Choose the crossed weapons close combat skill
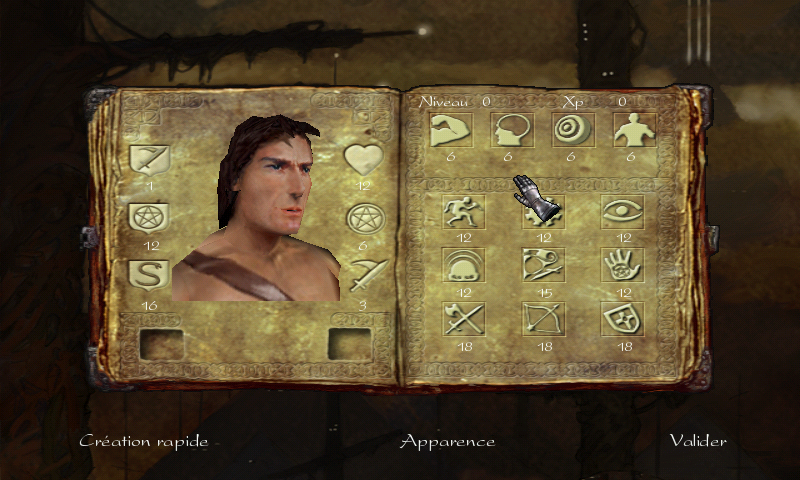Viewport: 800px width, 480px height. [463, 319]
